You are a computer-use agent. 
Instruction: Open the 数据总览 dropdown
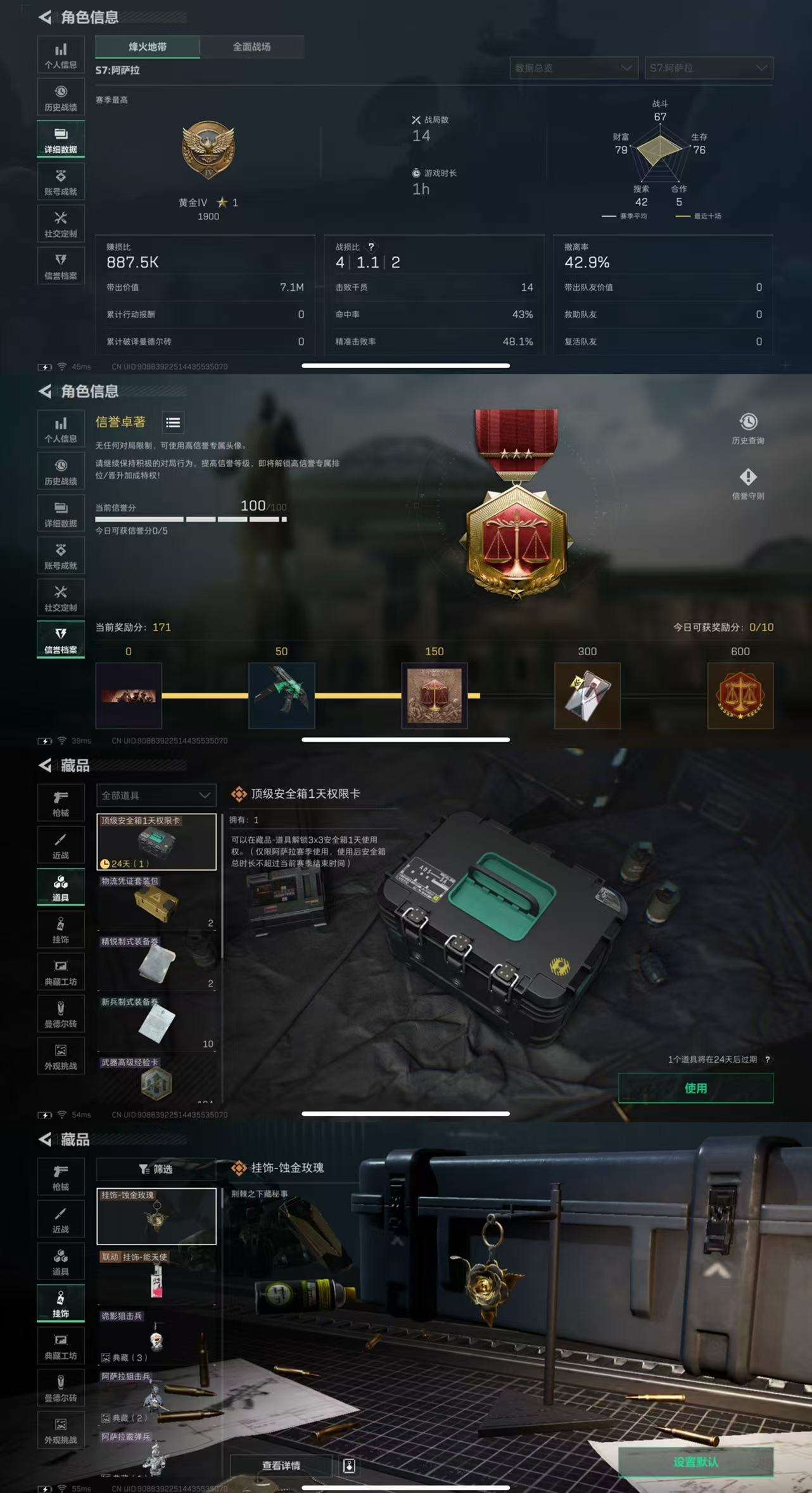click(x=573, y=69)
